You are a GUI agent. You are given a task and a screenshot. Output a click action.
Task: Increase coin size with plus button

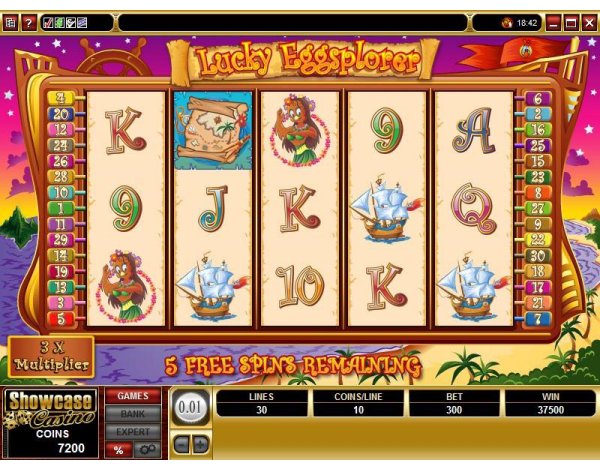tap(198, 442)
